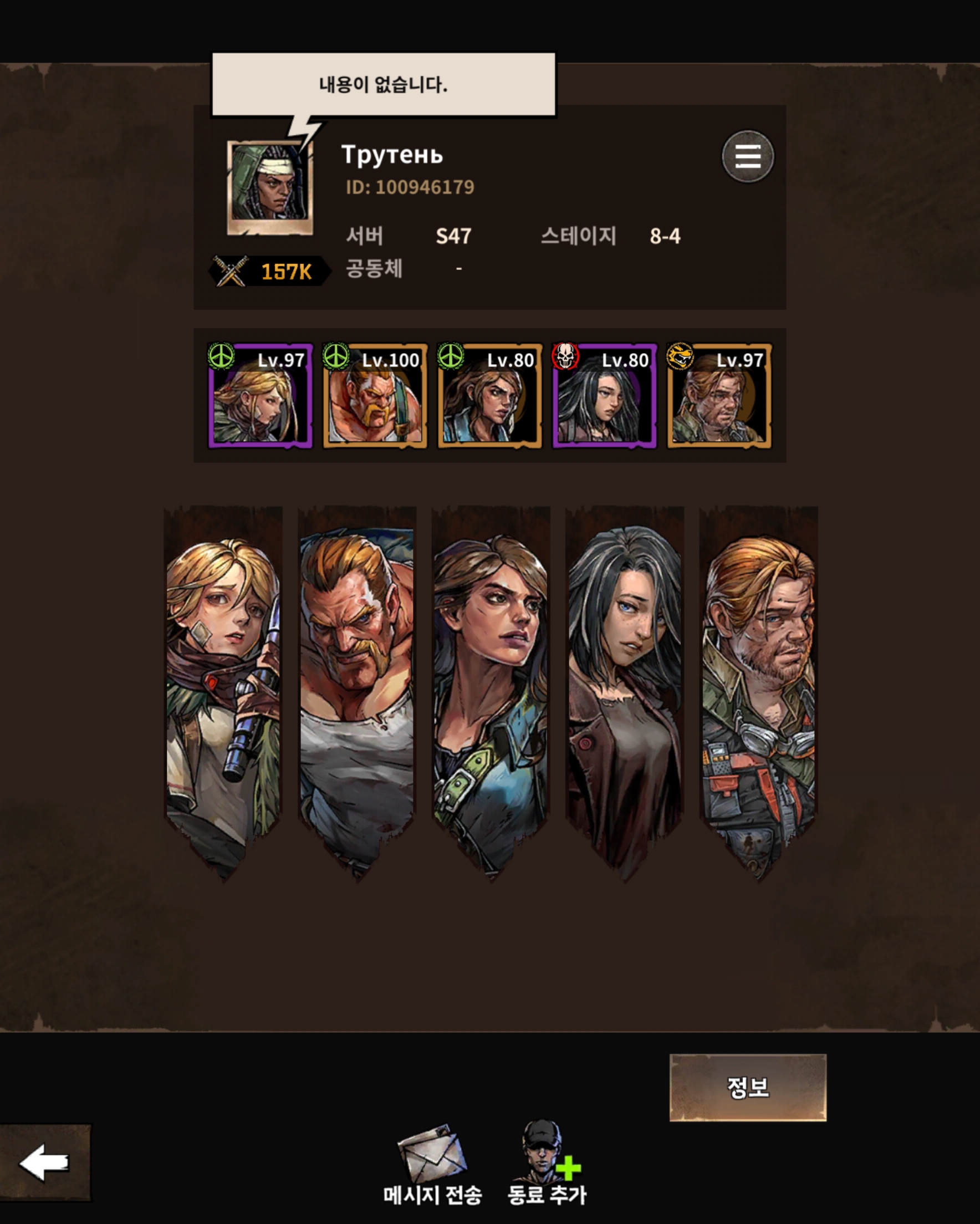Open the hamburger options menu
The image size is (980, 1224).
point(747,156)
